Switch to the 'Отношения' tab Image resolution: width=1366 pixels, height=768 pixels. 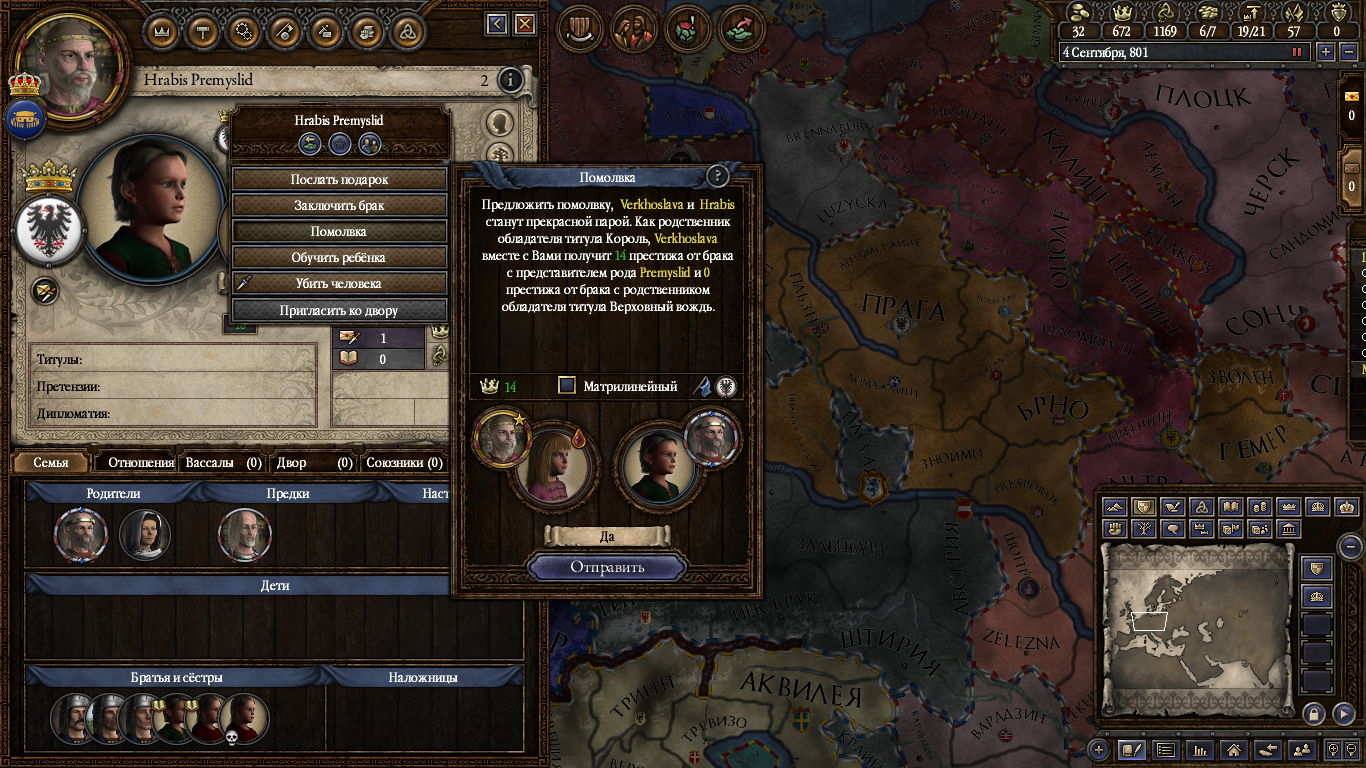[140, 463]
